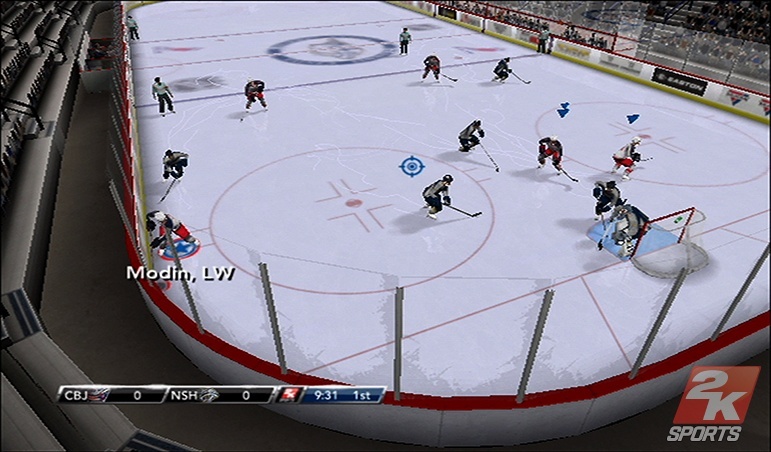Image resolution: width=771 pixels, height=452 pixels.
Task: Click the NSH team logo in the scorebar
Action: click(x=211, y=396)
